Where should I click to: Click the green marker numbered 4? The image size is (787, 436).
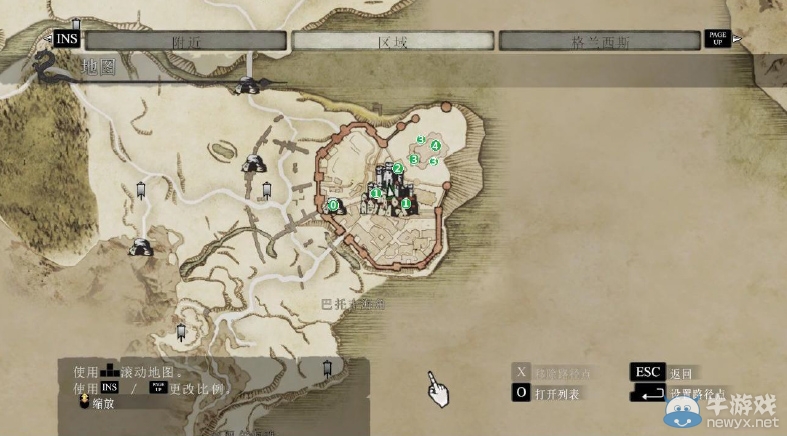pos(435,145)
